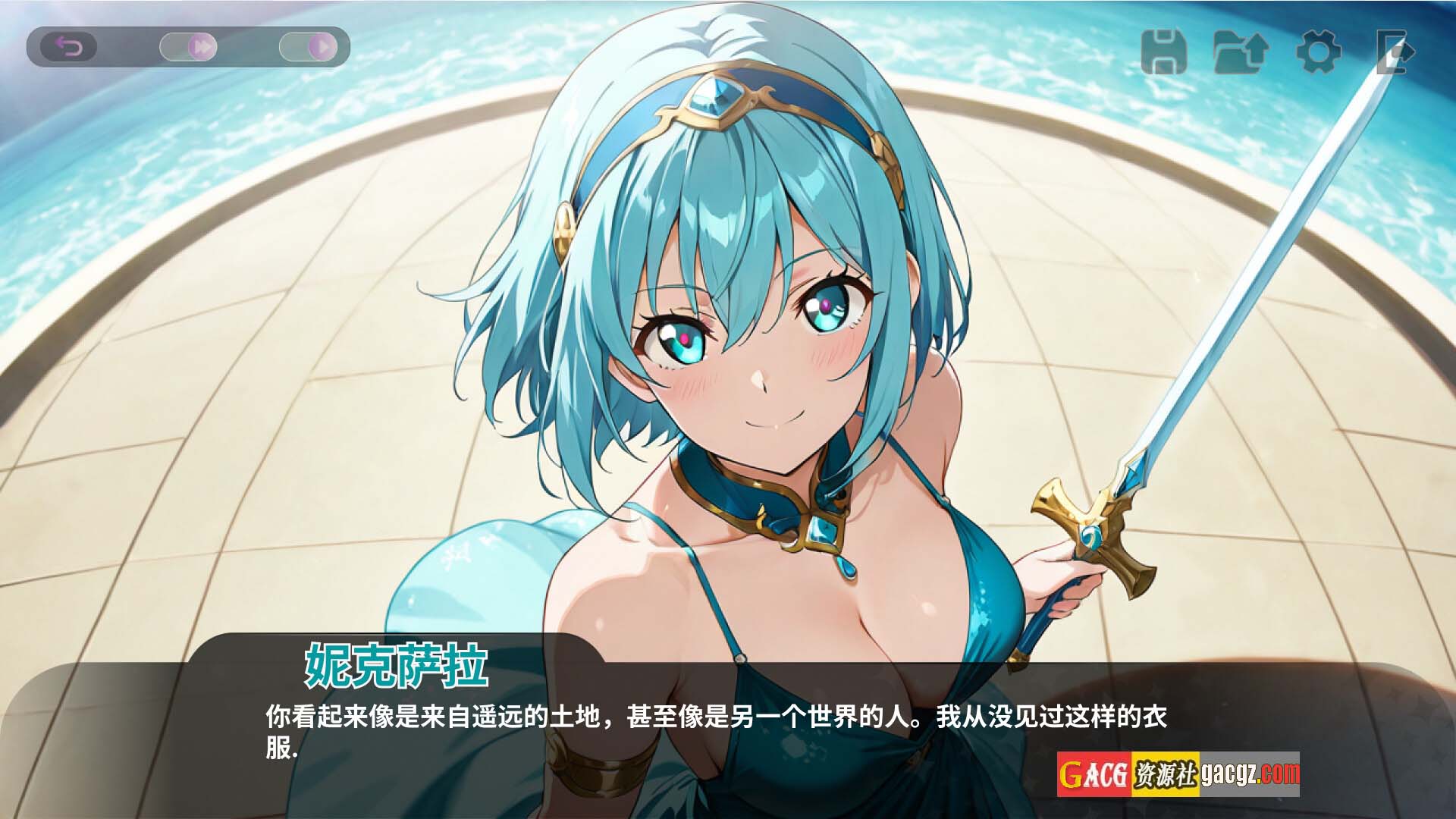Toggle the auto-play switch
The image size is (1456, 819).
pos(308,48)
